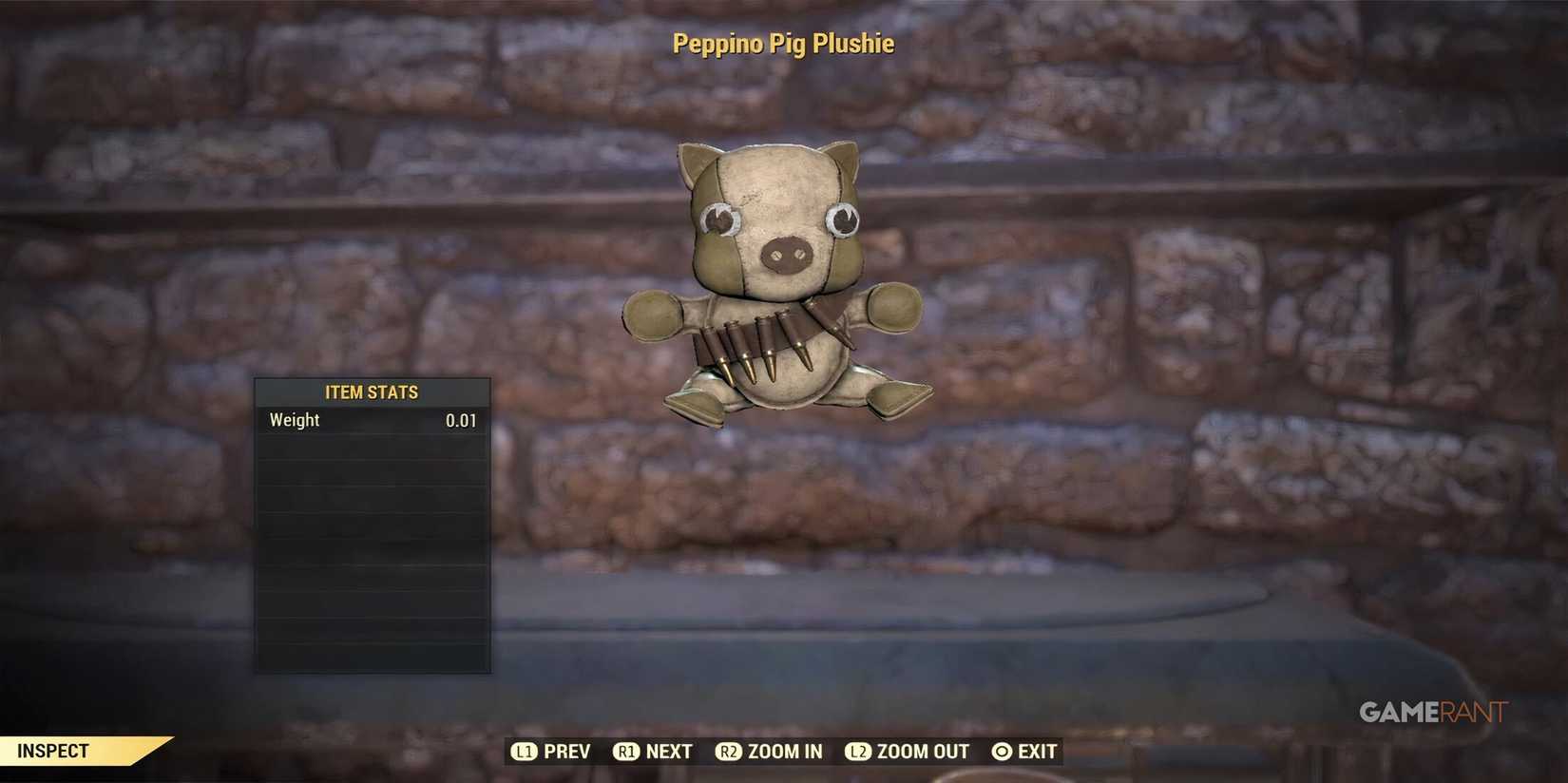This screenshot has width=1568, height=783.
Task: Select the Peppino Pig Plushie title
Action: pyautogui.click(x=783, y=43)
